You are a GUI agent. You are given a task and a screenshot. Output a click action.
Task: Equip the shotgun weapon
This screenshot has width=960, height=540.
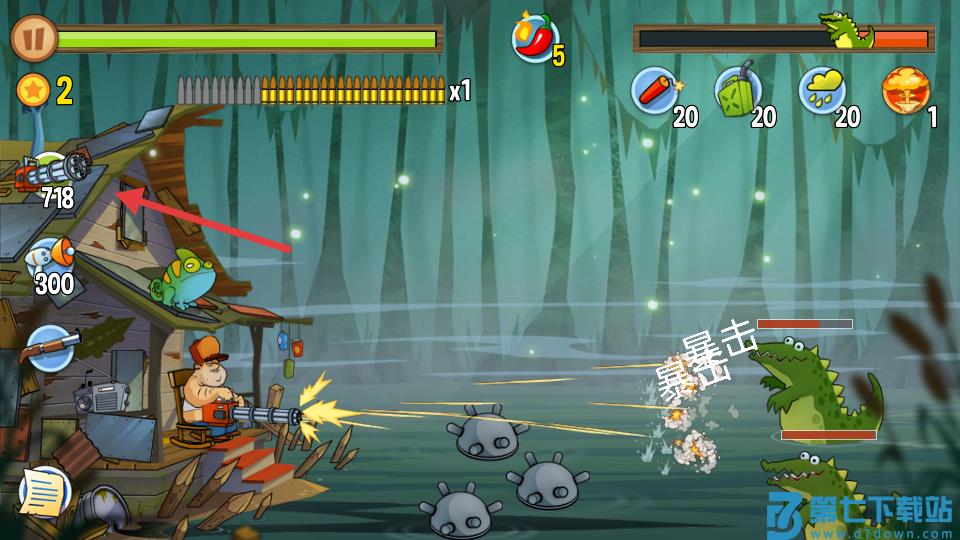49,349
